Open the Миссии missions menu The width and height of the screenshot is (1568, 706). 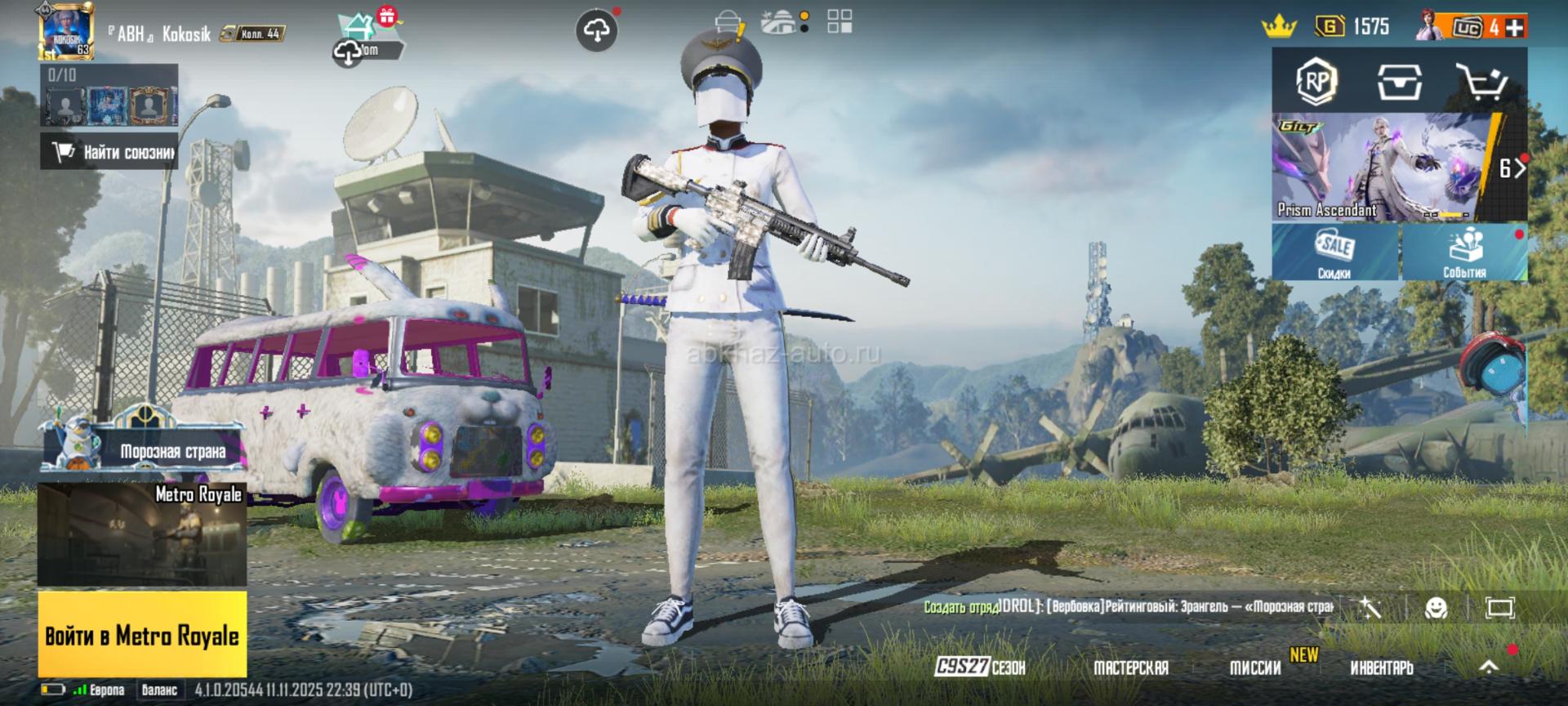click(1255, 668)
